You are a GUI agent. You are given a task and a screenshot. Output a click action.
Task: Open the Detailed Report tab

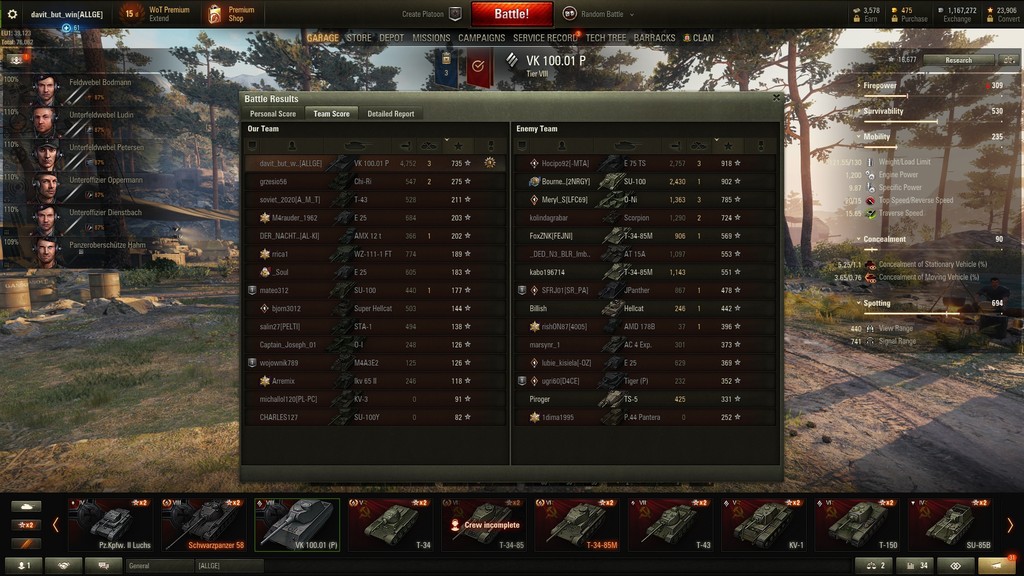390,114
